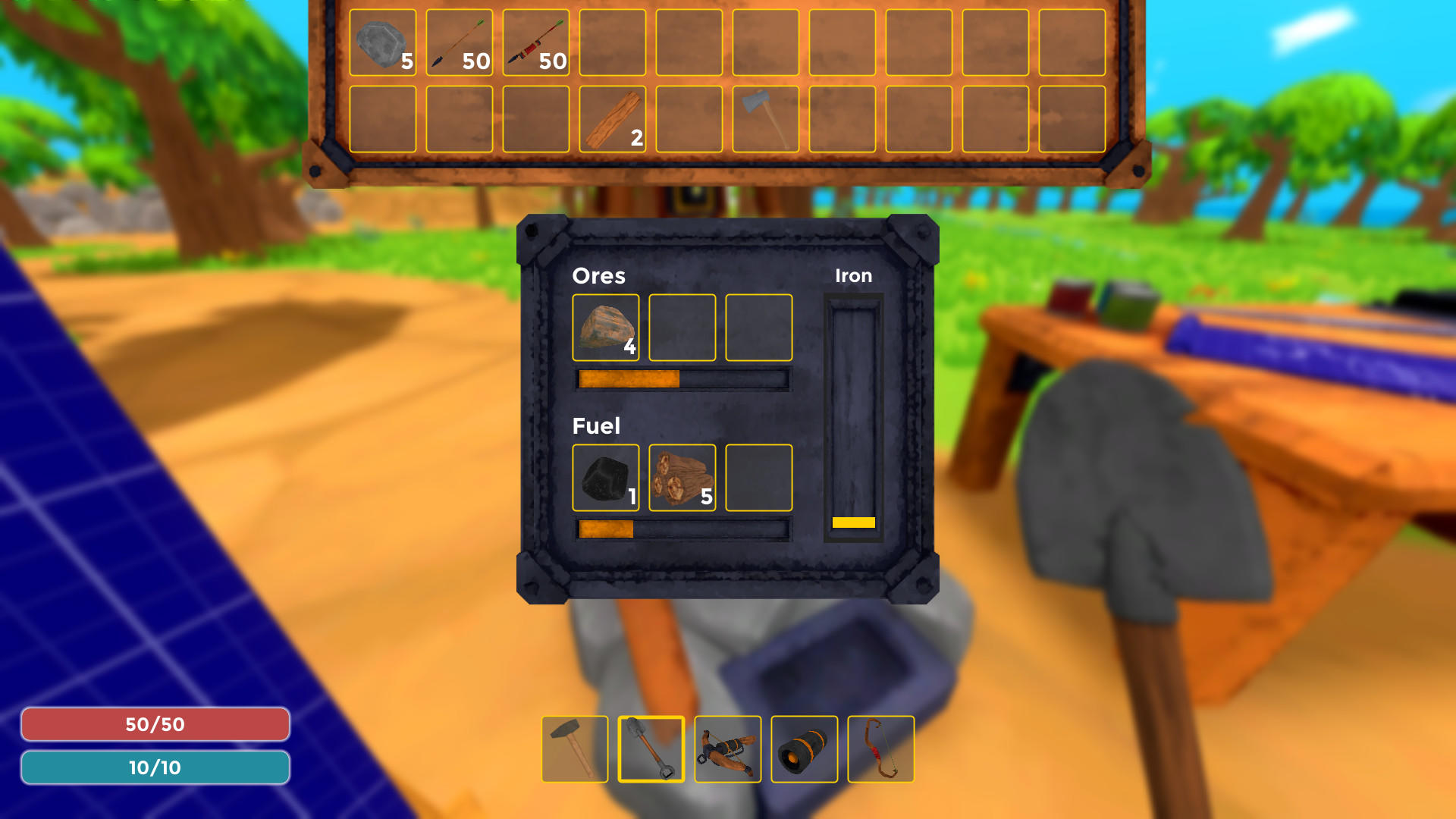The width and height of the screenshot is (1456, 819).
Task: Click the fishing rod item in inventory
Action: click(x=535, y=42)
